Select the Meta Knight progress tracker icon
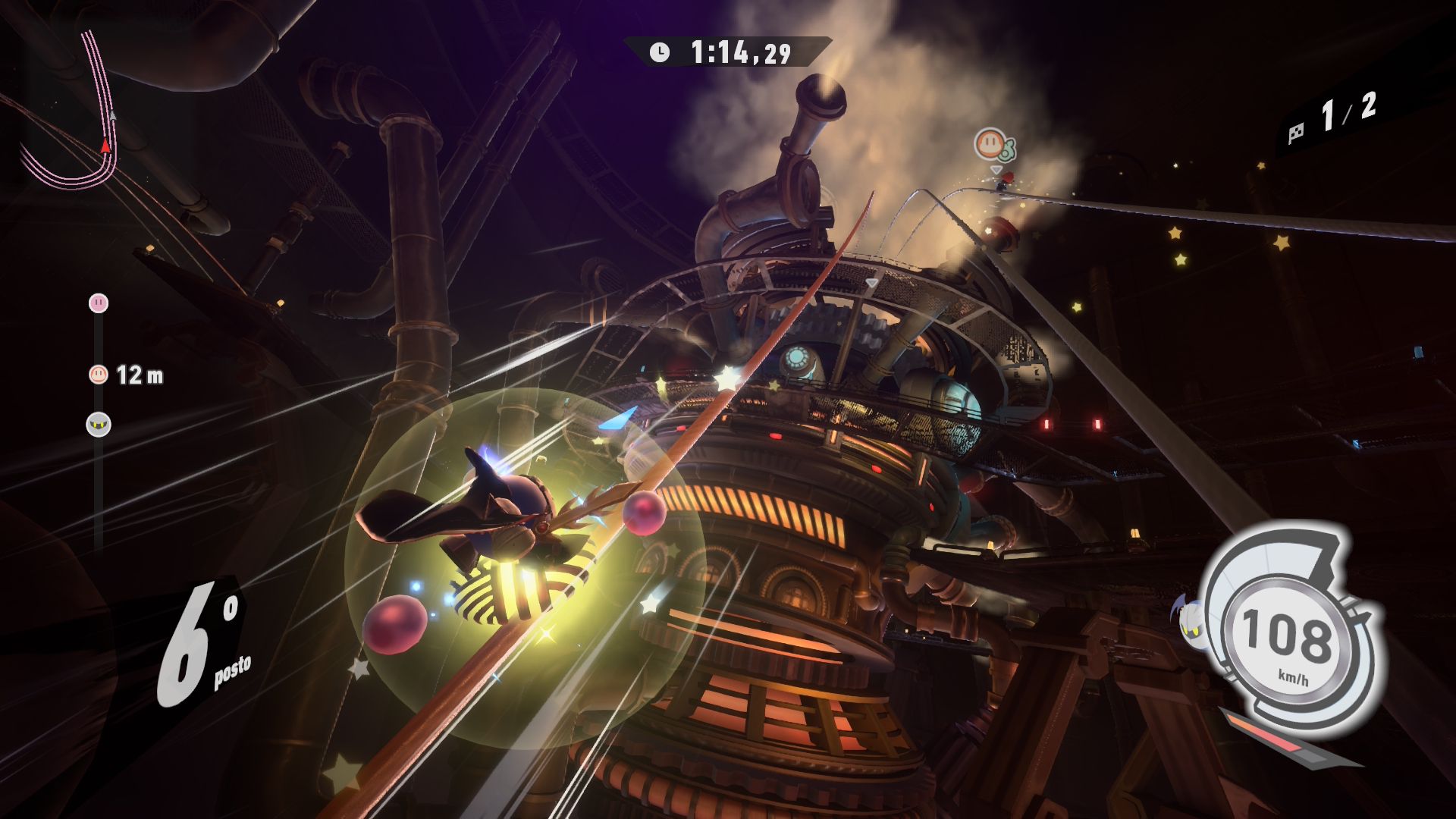 (99, 424)
